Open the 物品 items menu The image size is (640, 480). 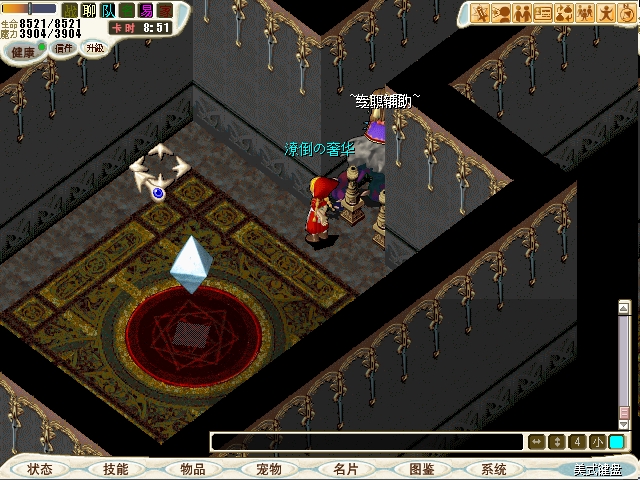coord(192,469)
